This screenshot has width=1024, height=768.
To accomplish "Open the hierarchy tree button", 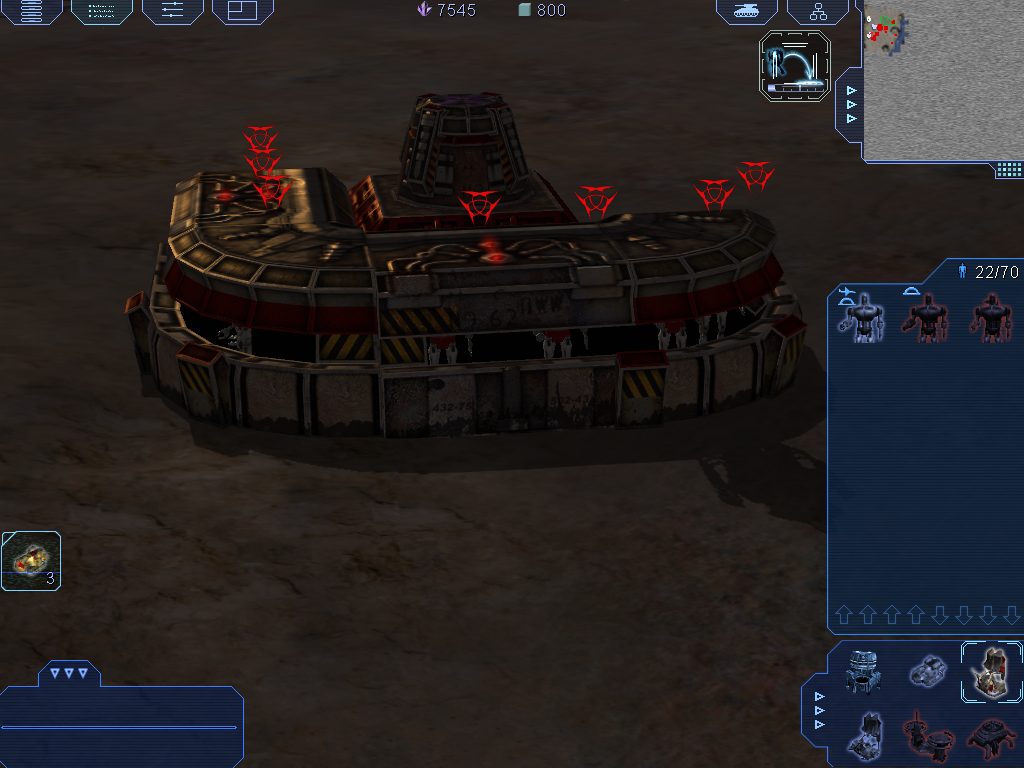I will pyautogui.click(x=818, y=11).
